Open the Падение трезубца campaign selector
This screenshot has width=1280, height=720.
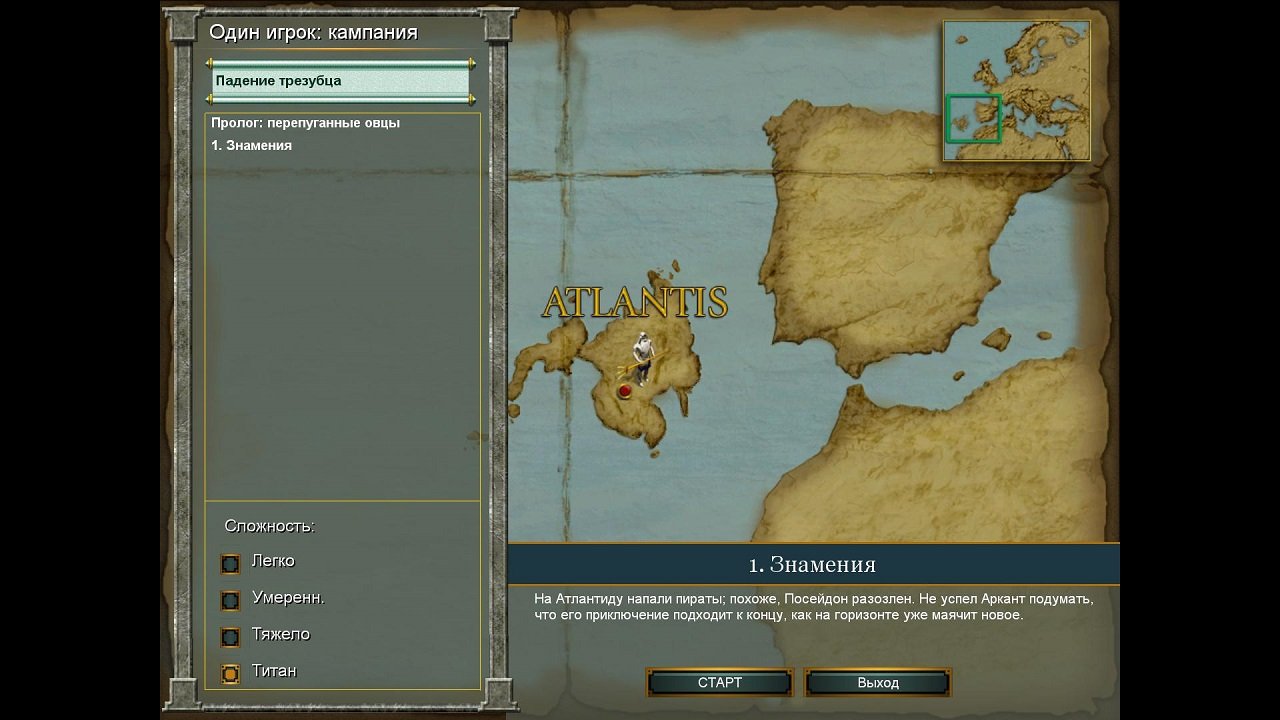click(x=340, y=80)
